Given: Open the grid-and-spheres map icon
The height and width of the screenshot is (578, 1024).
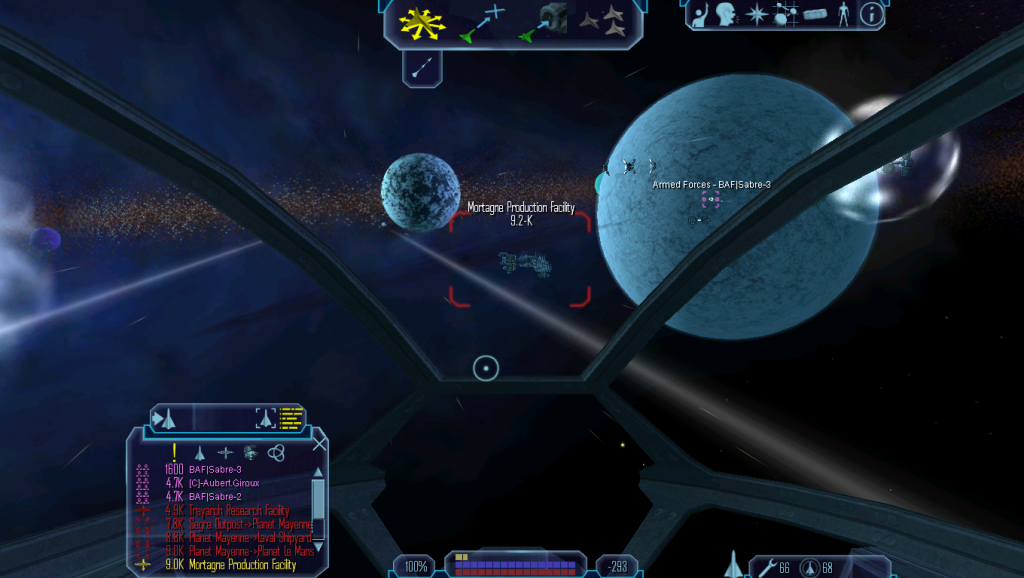Looking at the screenshot, I should click(786, 14).
